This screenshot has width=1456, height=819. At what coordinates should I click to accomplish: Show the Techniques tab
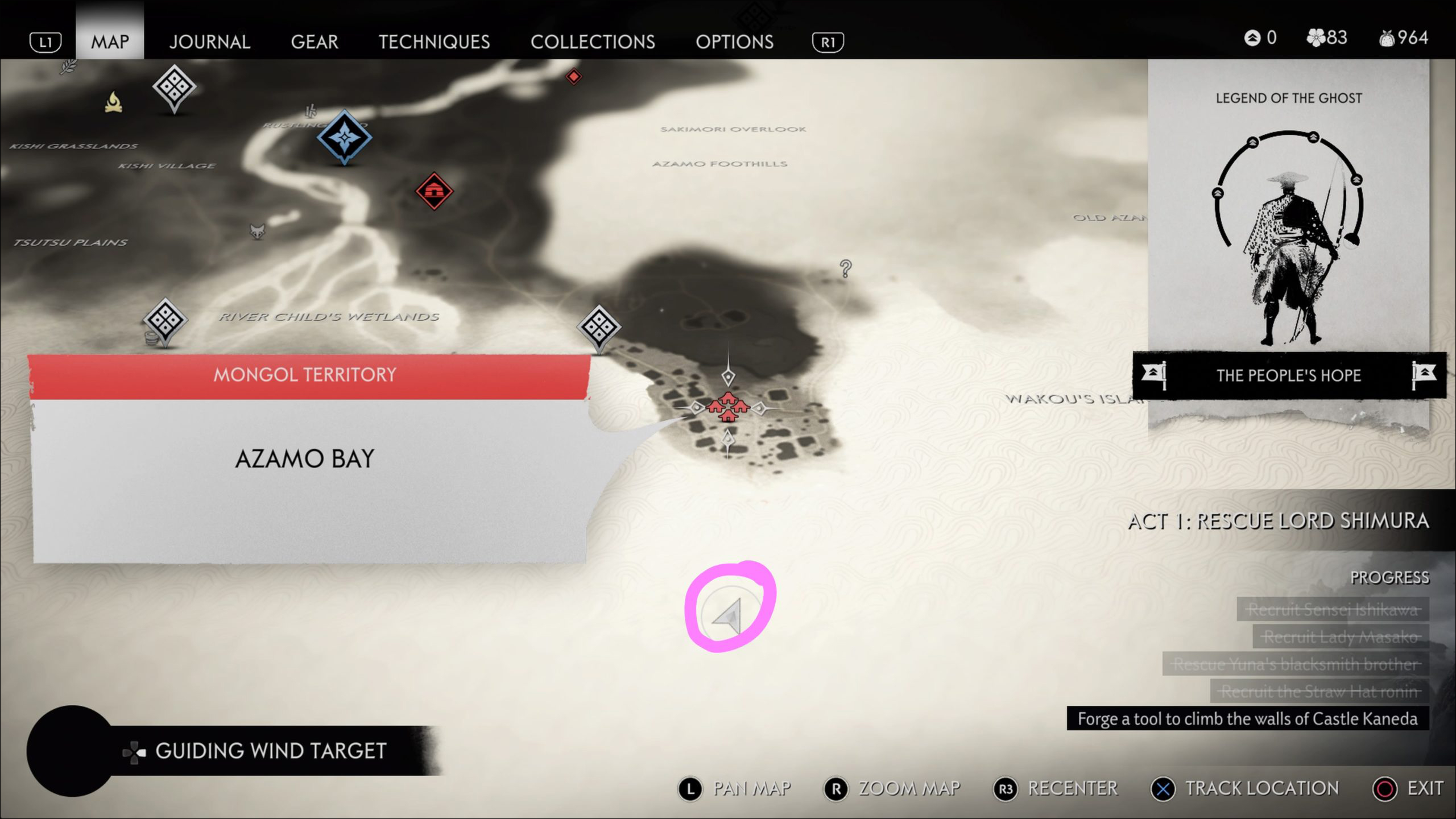(x=434, y=42)
